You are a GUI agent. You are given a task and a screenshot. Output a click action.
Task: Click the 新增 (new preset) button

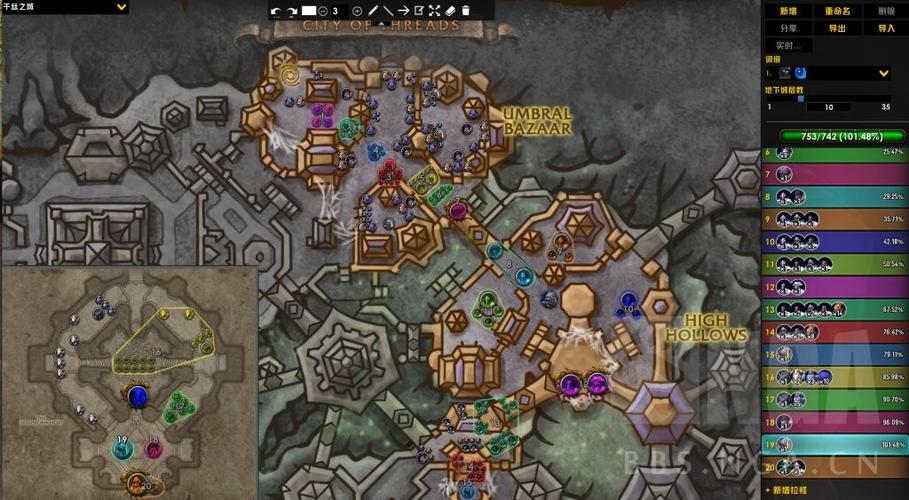[788, 11]
